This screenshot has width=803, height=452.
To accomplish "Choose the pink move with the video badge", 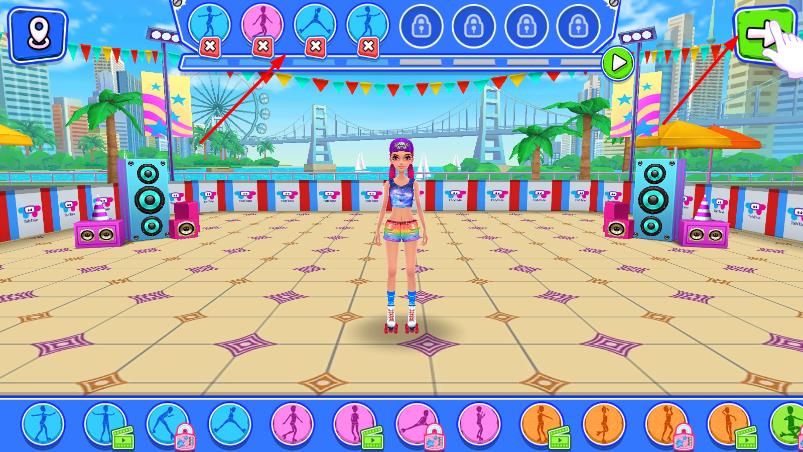I will [354, 424].
